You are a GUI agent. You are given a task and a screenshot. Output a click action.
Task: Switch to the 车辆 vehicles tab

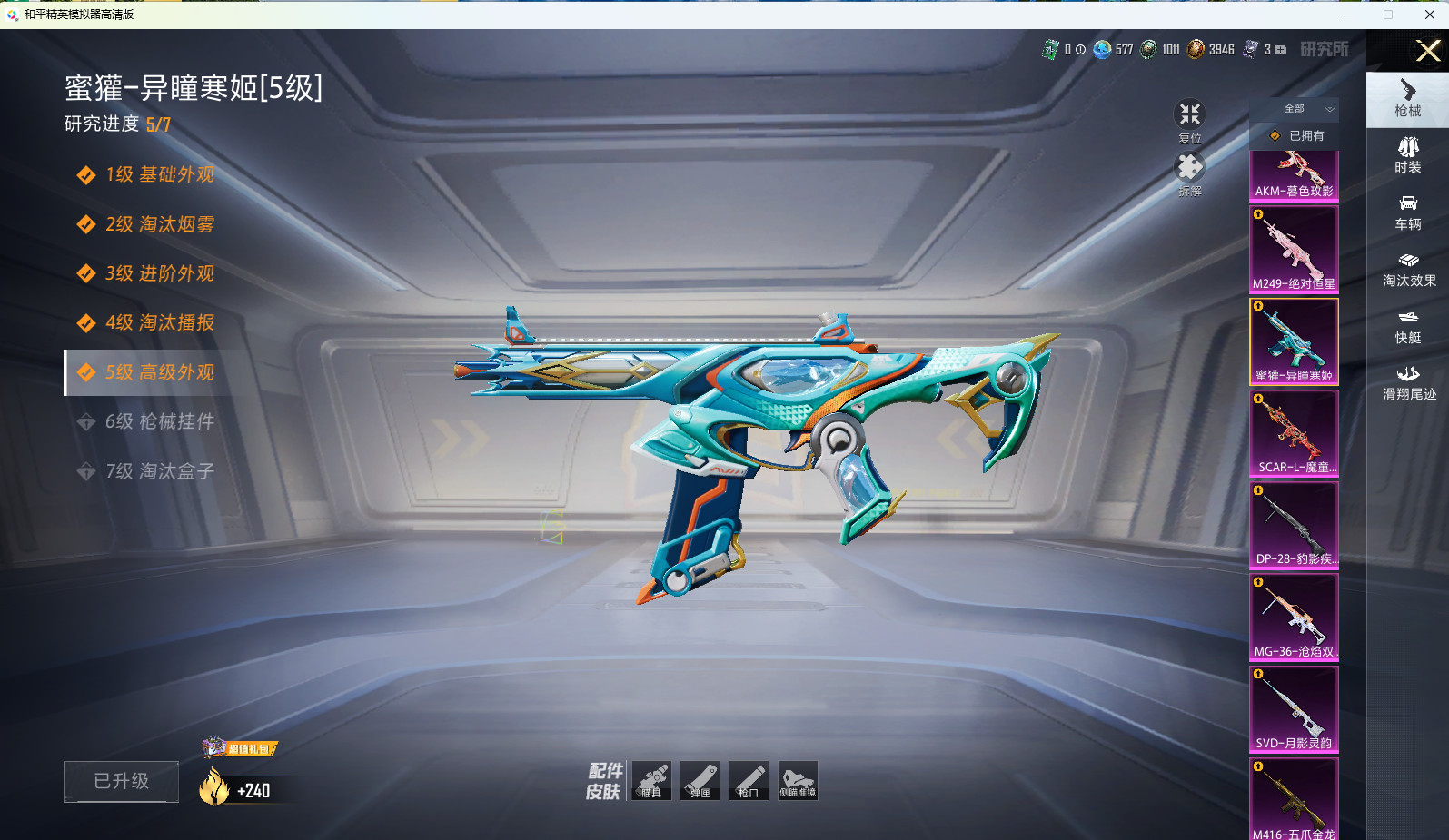point(1408,212)
